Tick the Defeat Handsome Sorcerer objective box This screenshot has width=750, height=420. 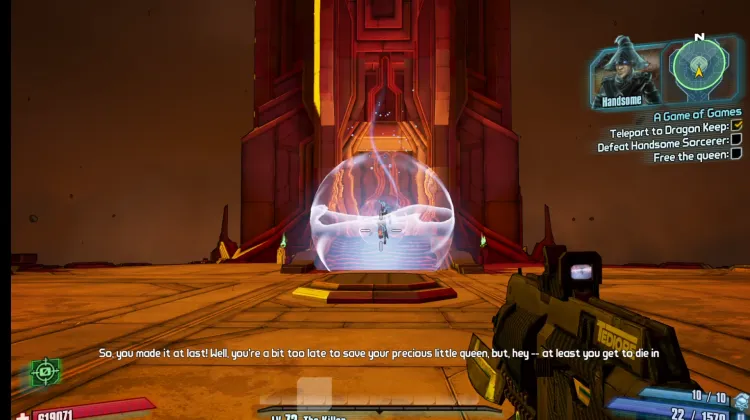pos(737,140)
